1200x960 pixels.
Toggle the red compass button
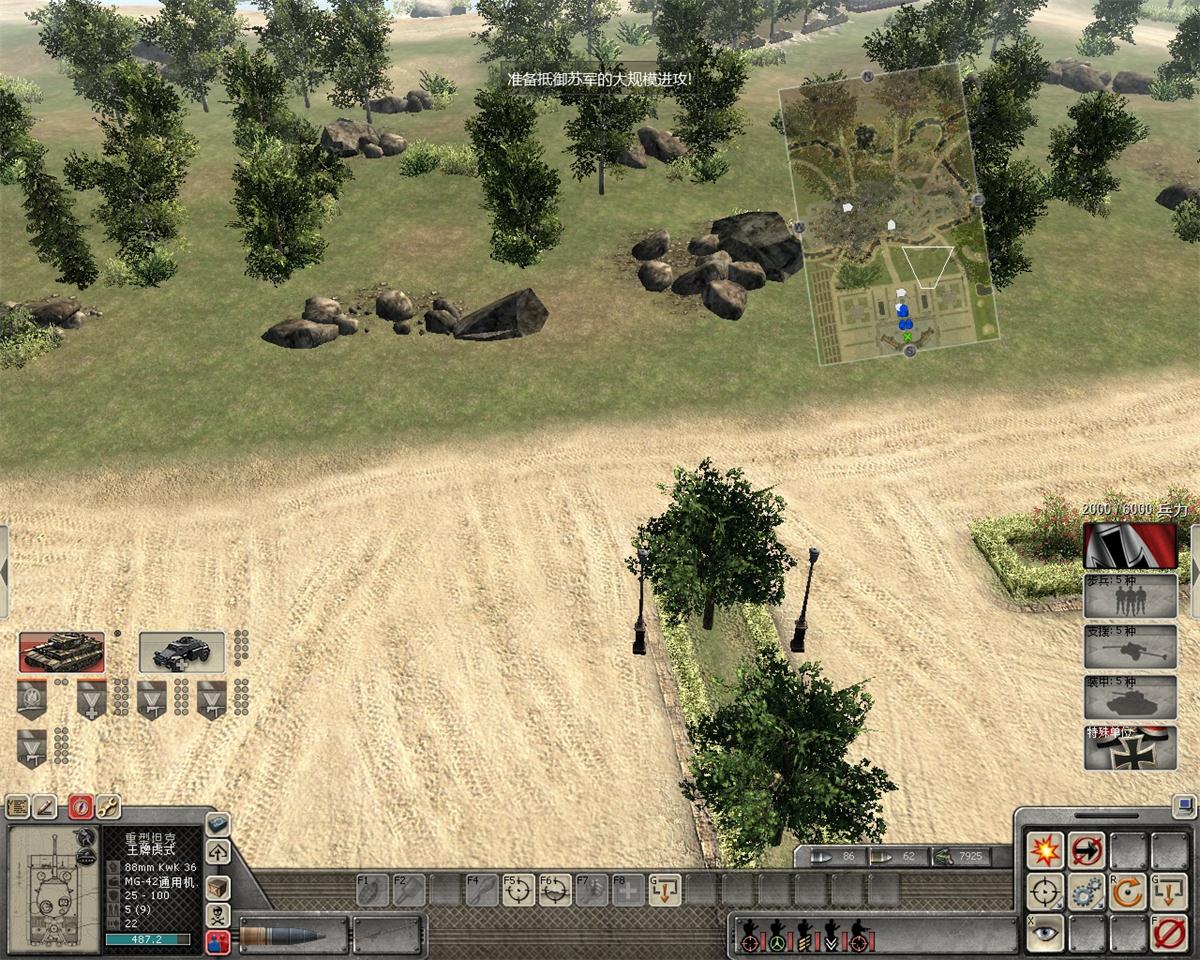coord(80,807)
